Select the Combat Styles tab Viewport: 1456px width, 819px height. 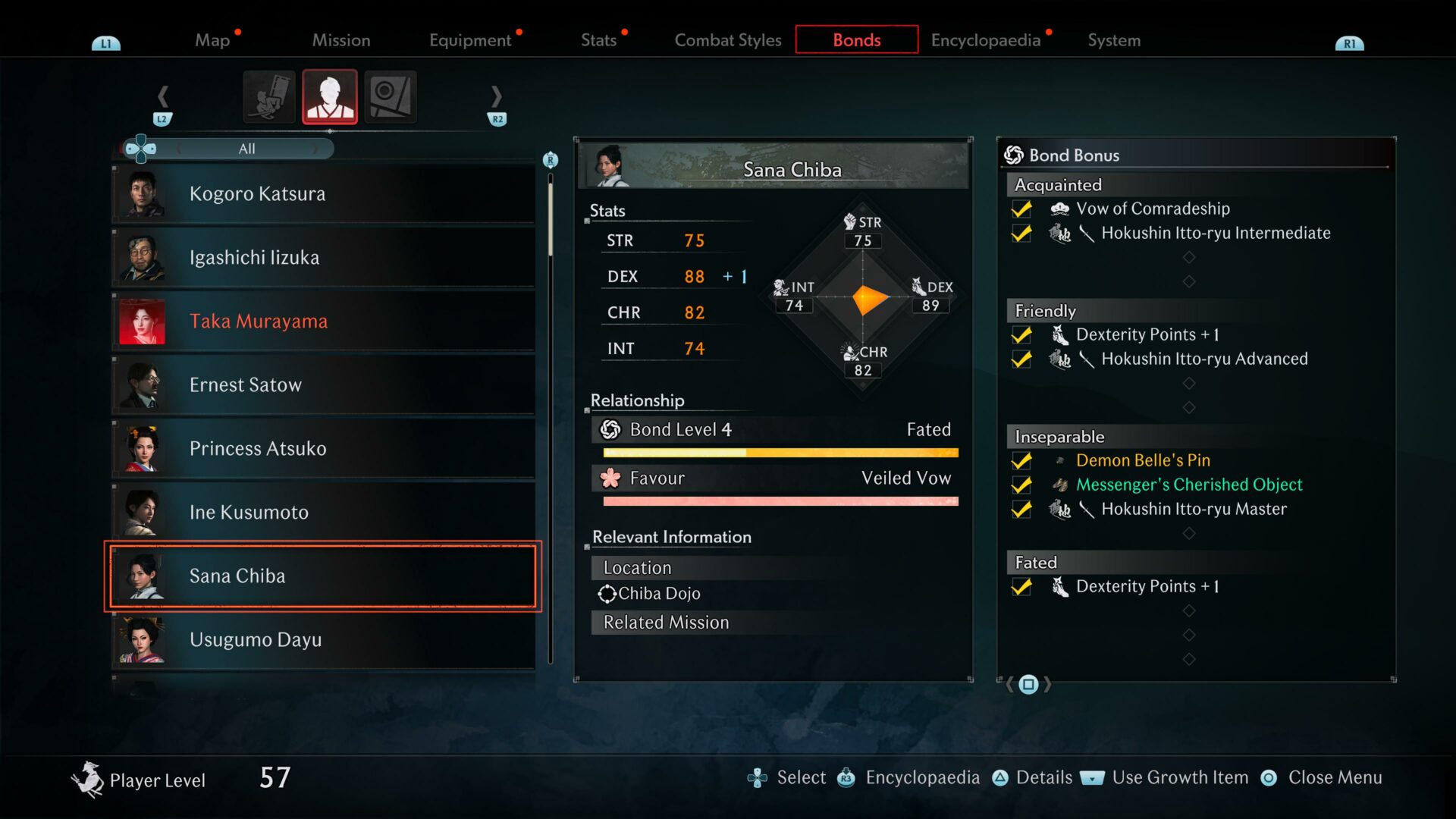[727, 40]
